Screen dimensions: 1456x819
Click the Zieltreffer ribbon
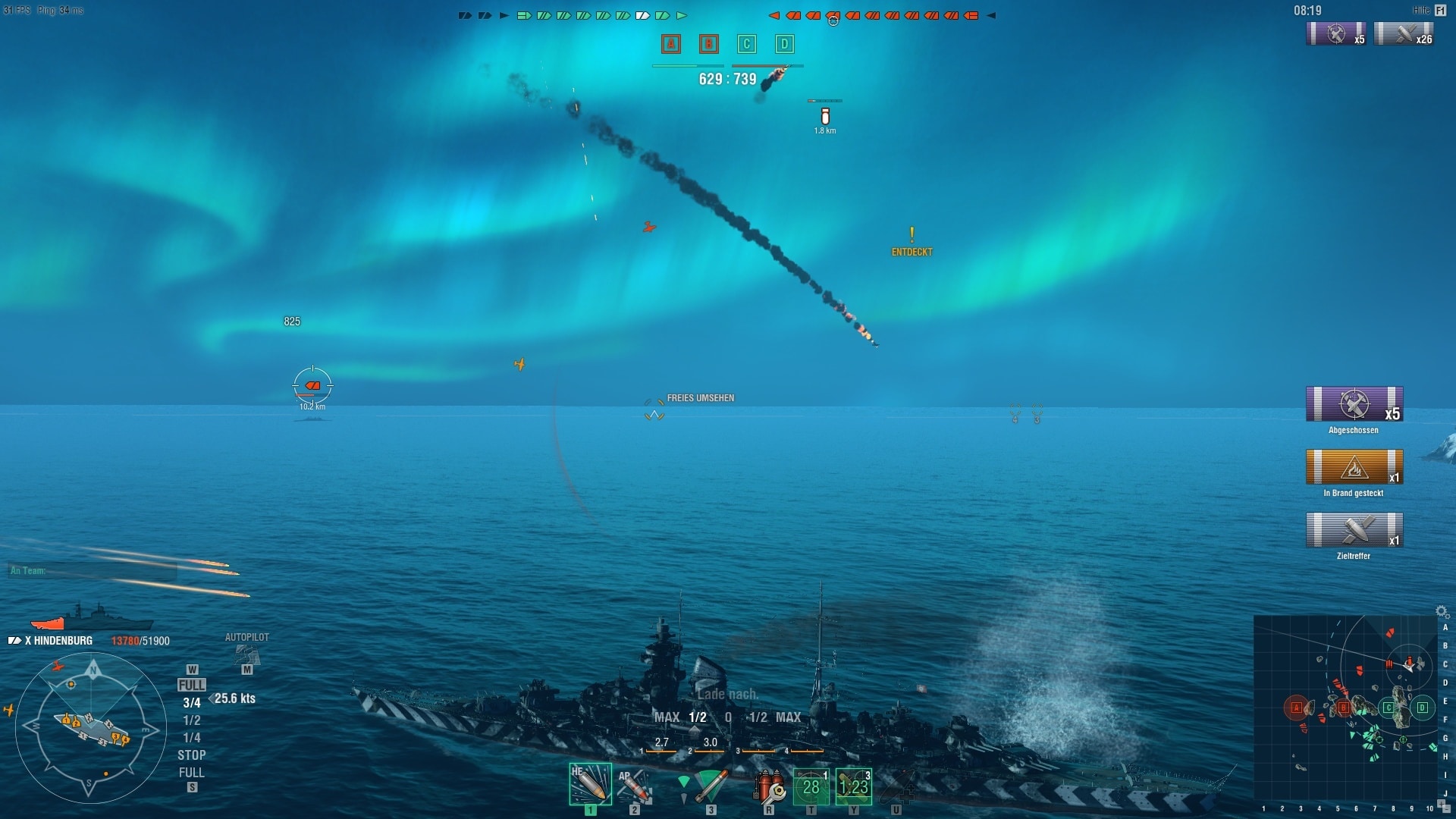[x=1354, y=530]
